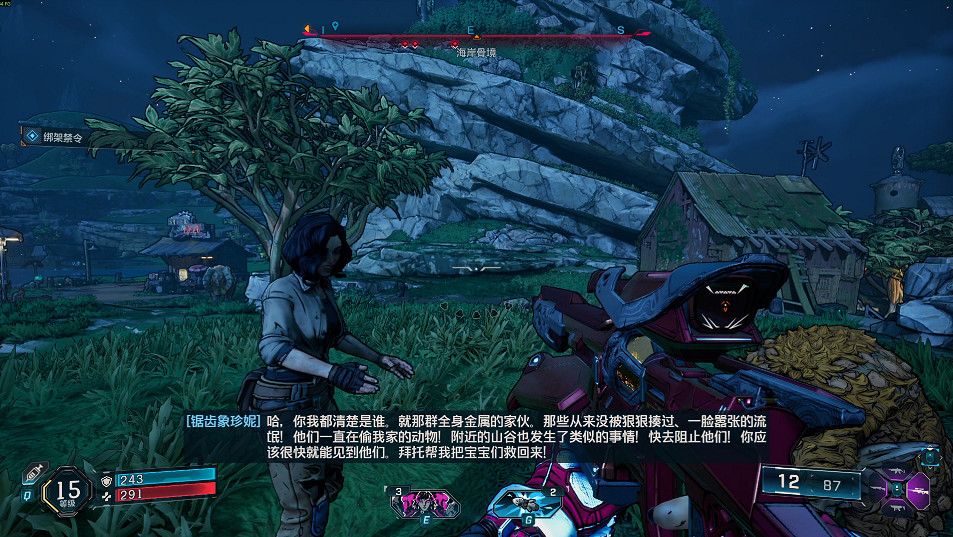Open the 绑架禁令 quest tracker
This screenshot has width=953, height=537.
pos(60,136)
